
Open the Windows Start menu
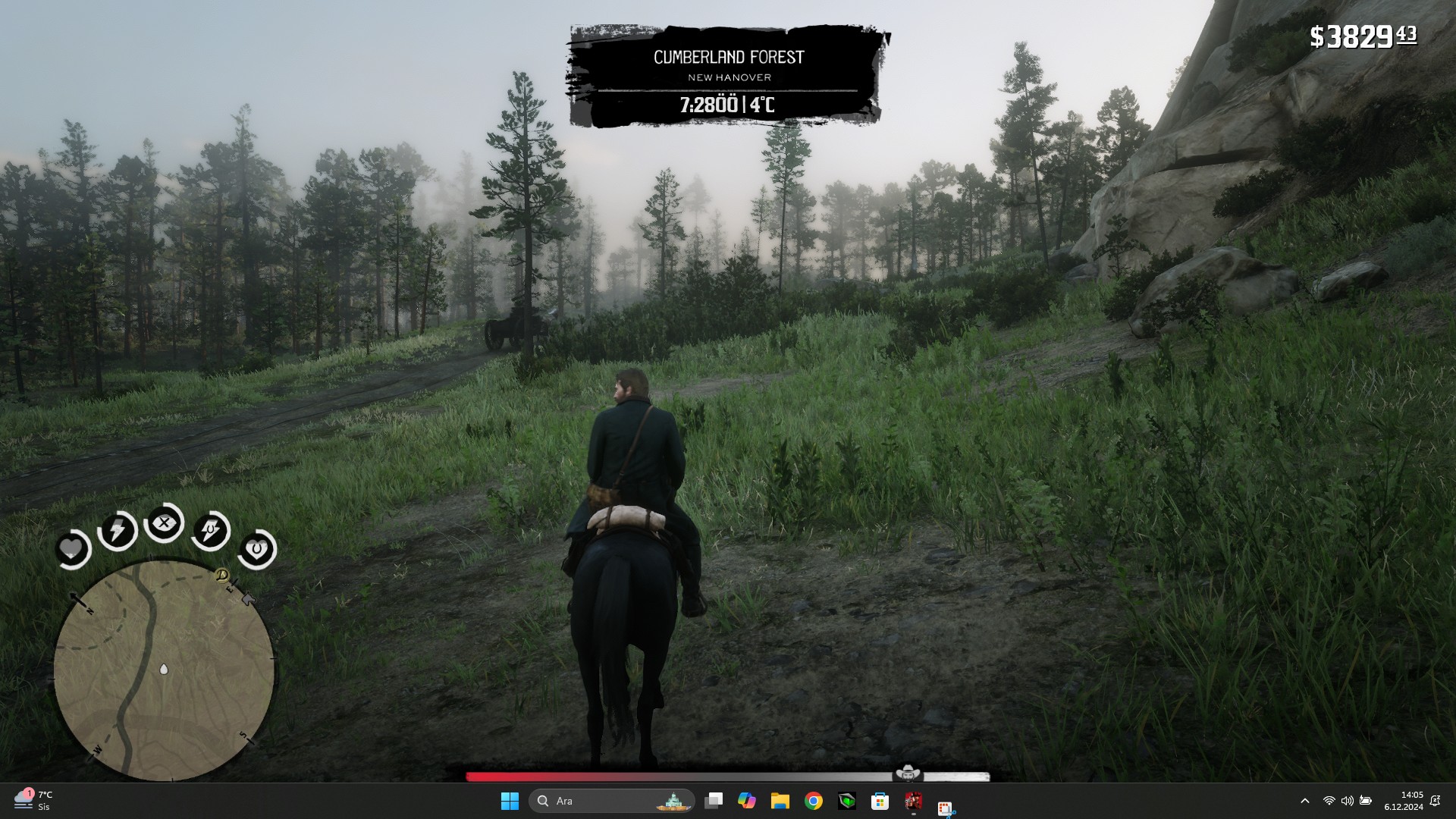pyautogui.click(x=509, y=801)
